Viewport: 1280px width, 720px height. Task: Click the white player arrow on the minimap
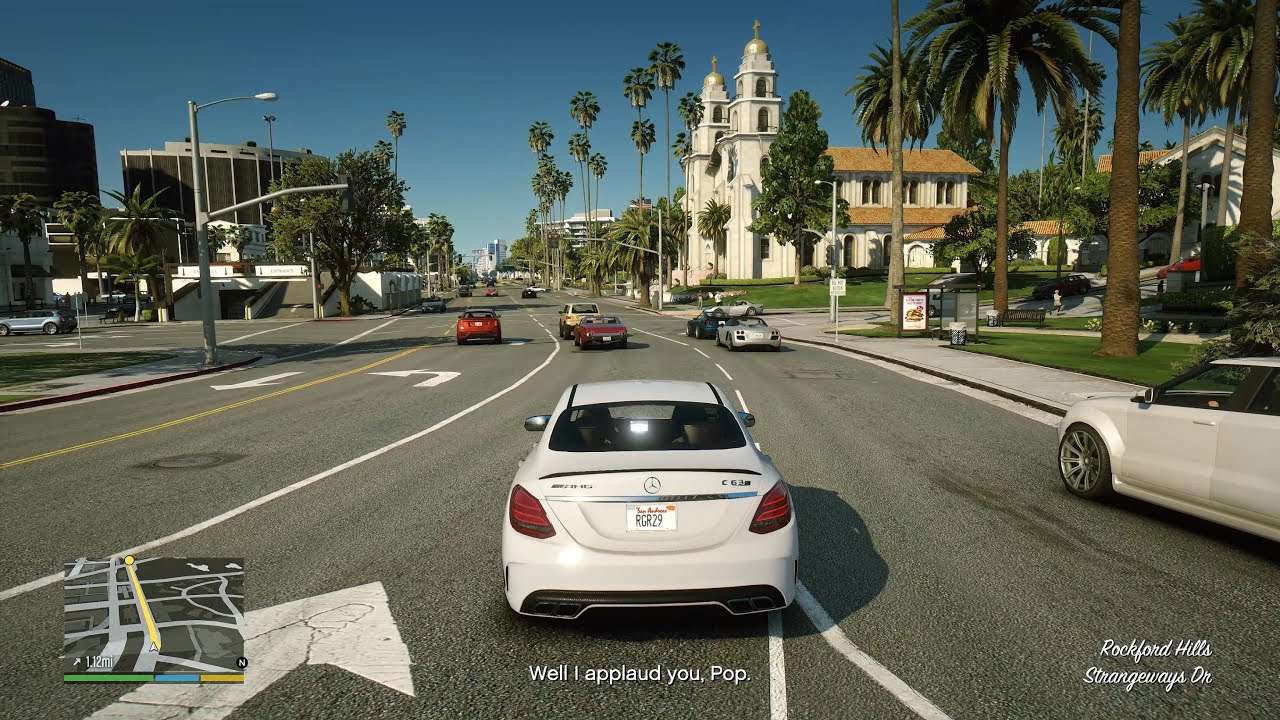point(153,646)
